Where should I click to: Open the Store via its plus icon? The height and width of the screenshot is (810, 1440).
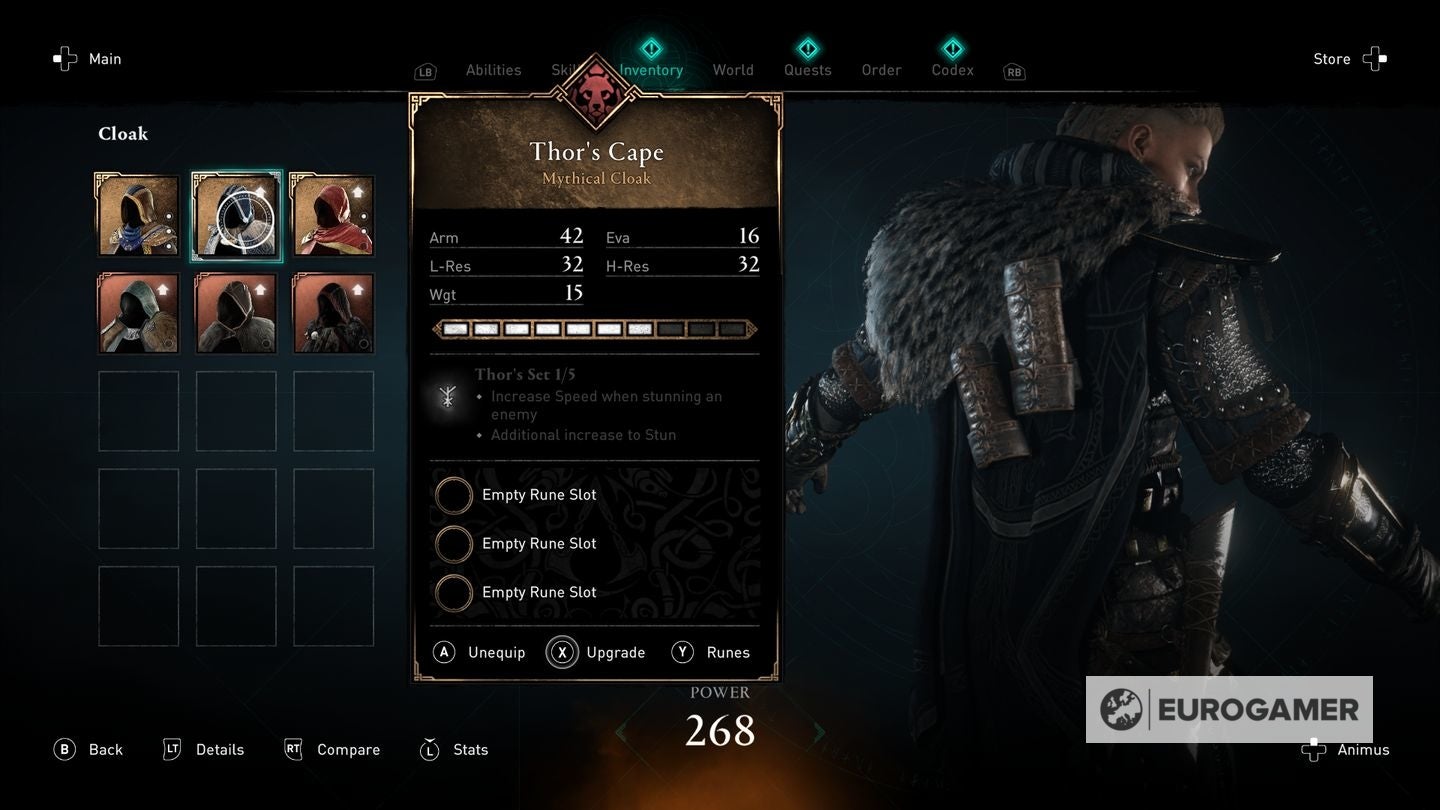coord(1376,58)
